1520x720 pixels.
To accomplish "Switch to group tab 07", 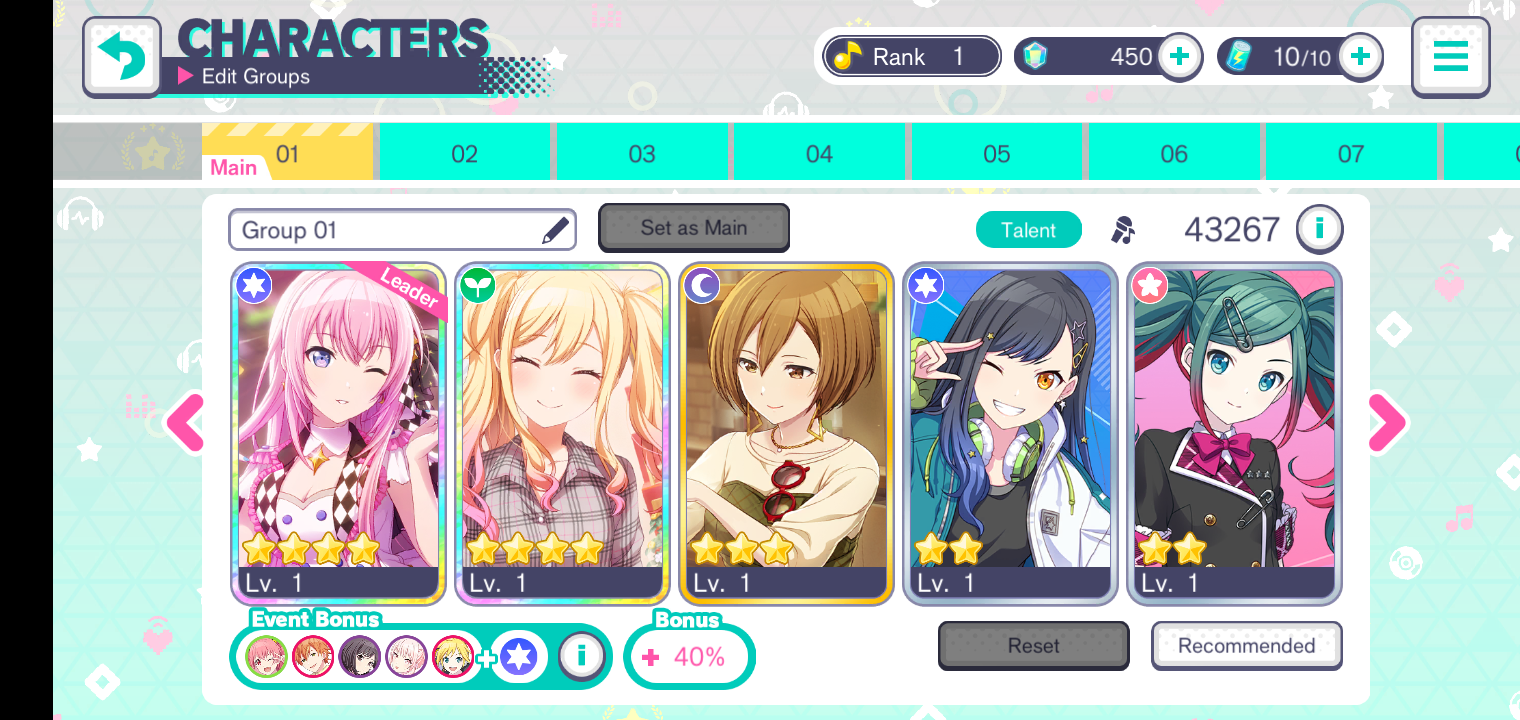I will [x=1351, y=154].
